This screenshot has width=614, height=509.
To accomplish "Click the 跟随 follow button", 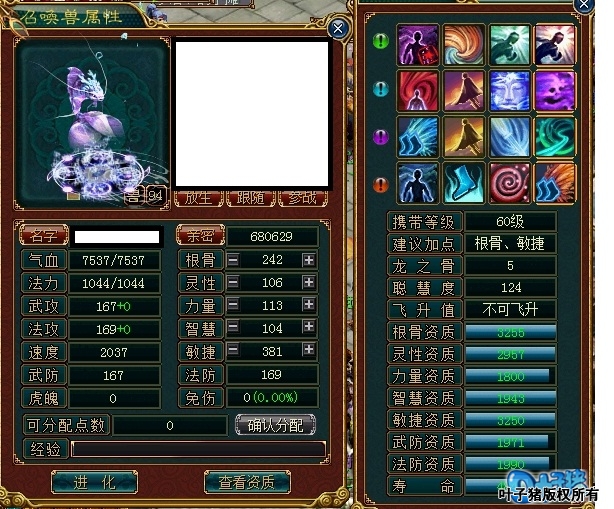I will pyautogui.click(x=251, y=197).
